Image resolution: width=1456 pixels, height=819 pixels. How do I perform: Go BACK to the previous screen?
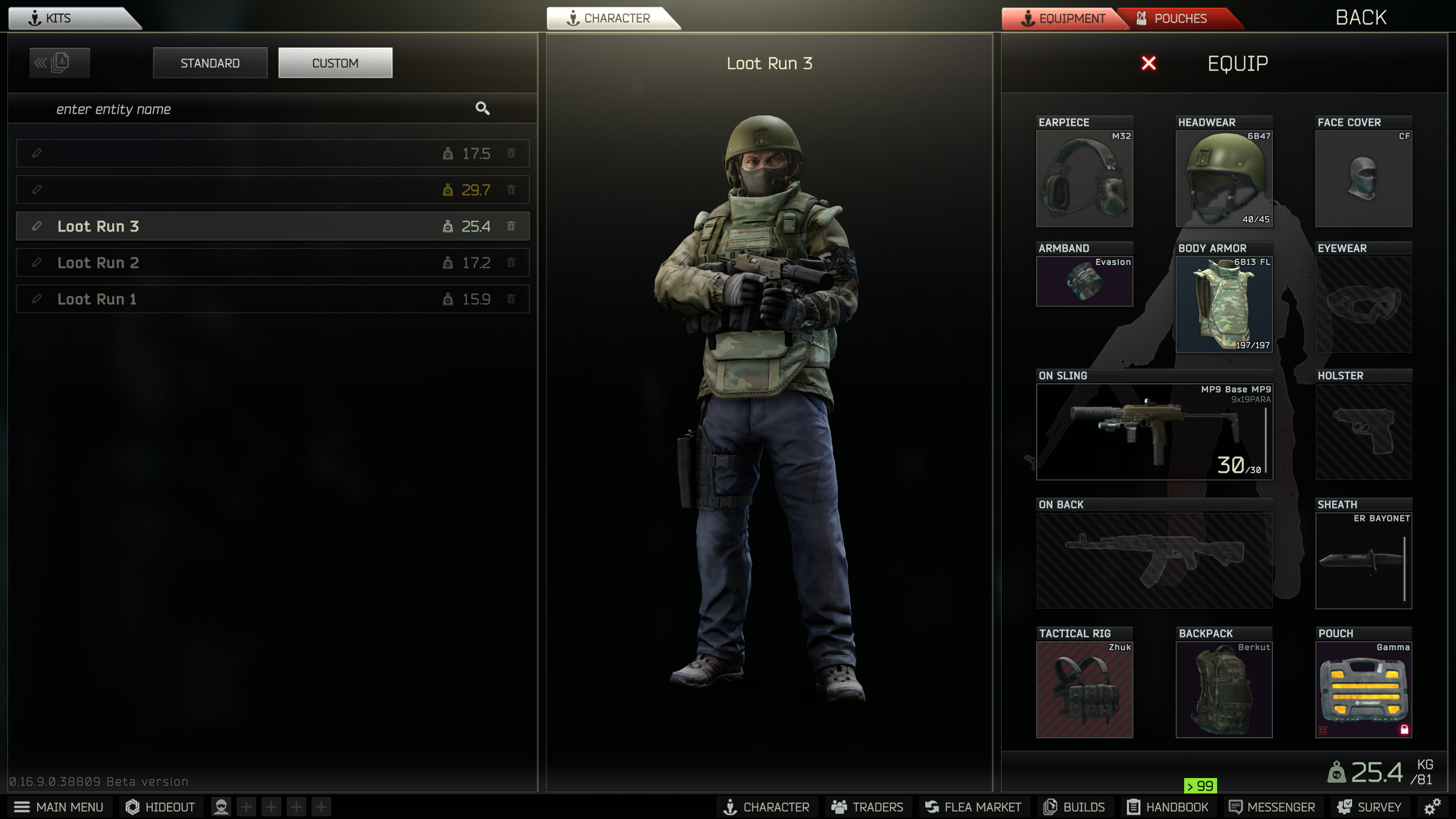pos(1360,18)
